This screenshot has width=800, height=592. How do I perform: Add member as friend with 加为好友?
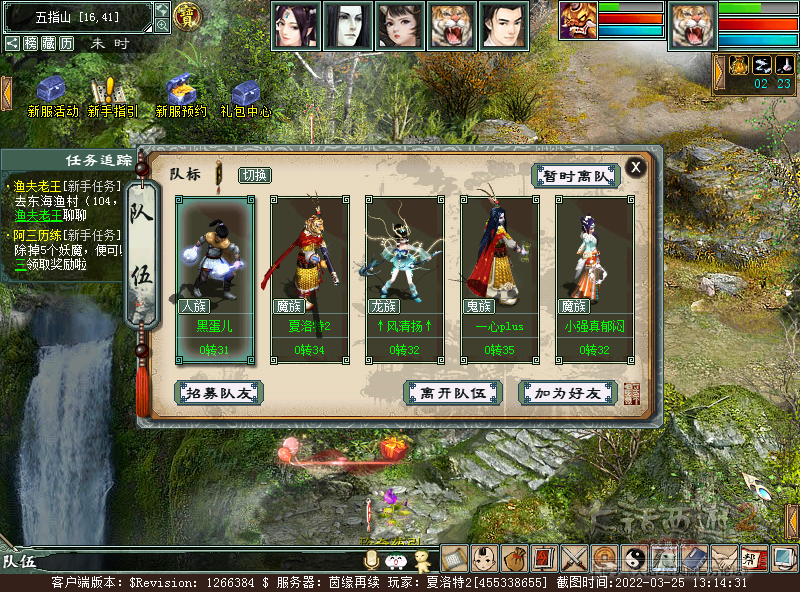pyautogui.click(x=567, y=393)
